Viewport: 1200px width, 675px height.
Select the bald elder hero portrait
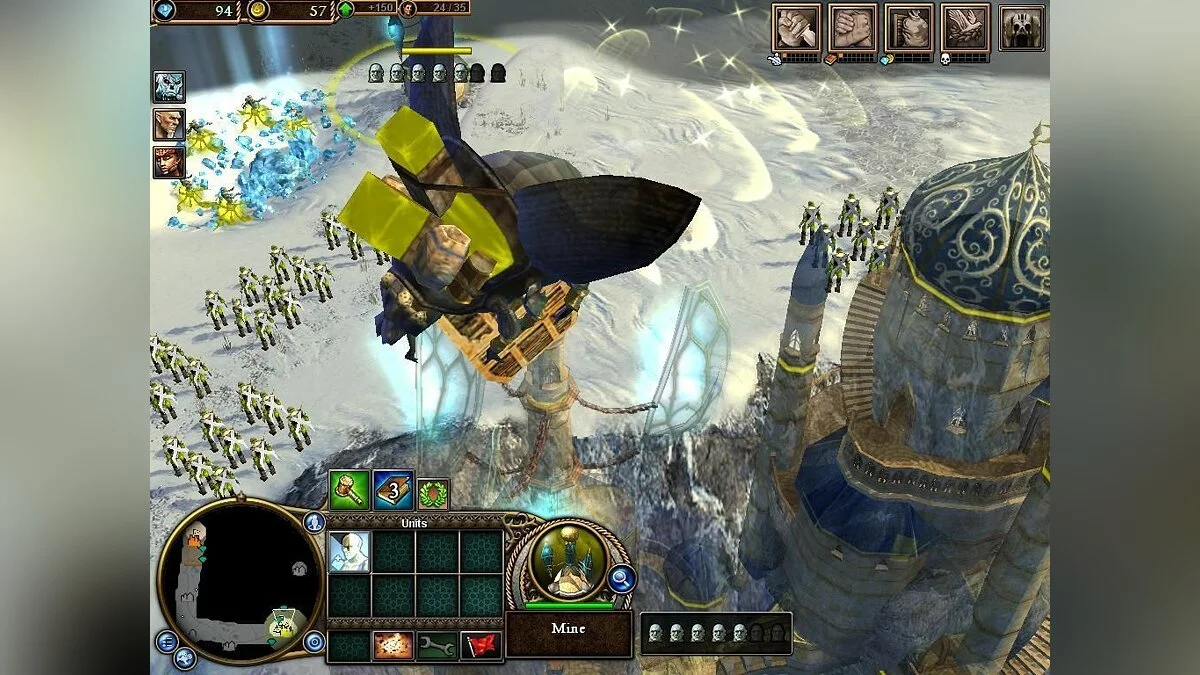point(168,124)
